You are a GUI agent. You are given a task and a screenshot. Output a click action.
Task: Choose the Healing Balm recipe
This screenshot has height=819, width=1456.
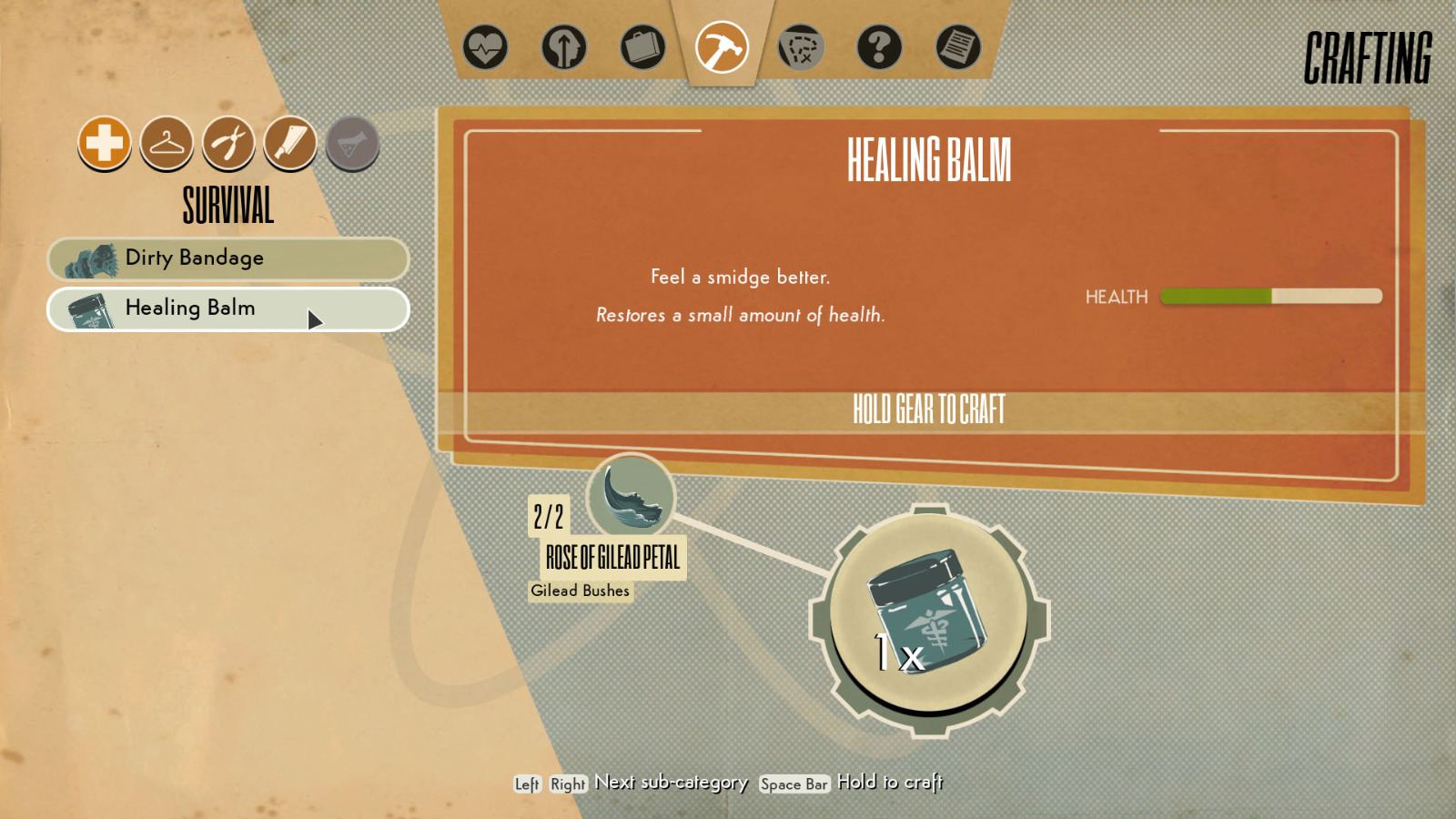click(x=227, y=308)
